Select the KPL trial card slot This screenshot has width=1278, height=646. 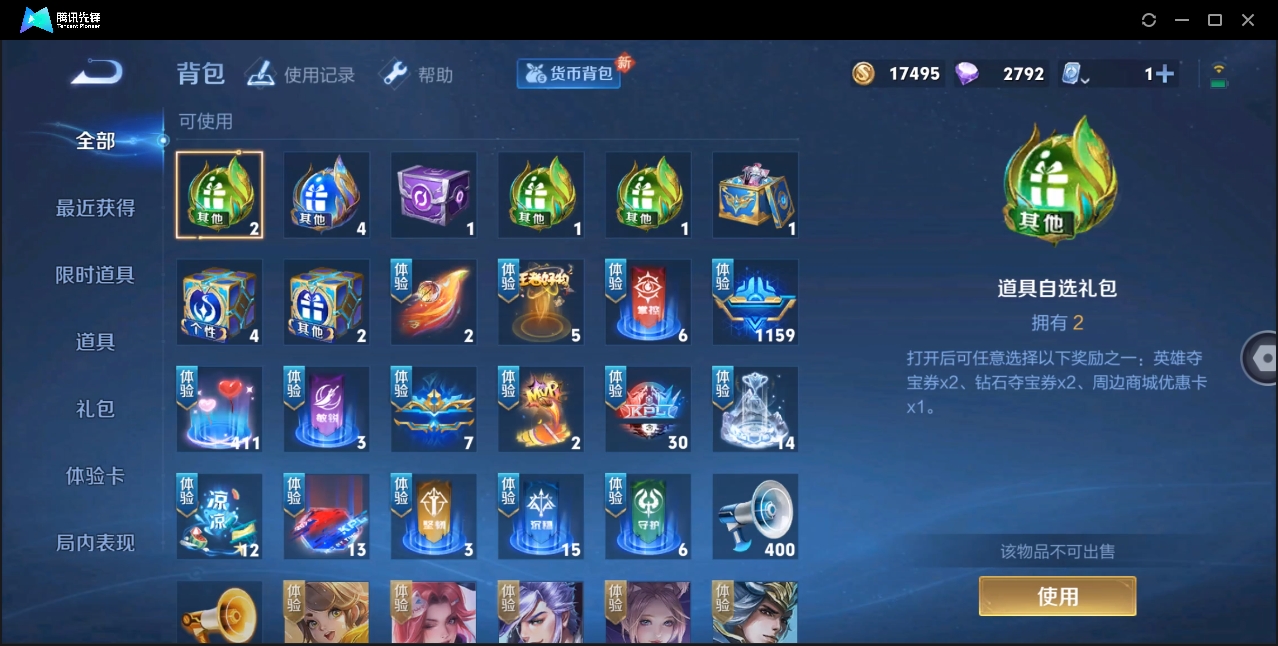pyautogui.click(x=648, y=409)
